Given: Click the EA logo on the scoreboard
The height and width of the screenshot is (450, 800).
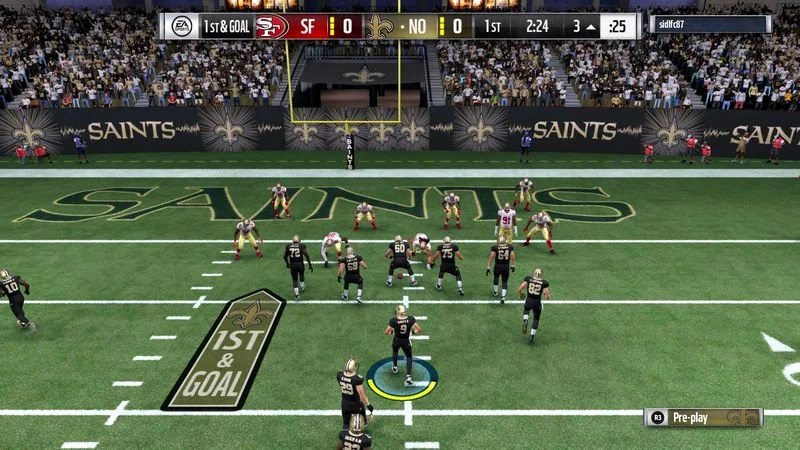Looking at the screenshot, I should [182, 26].
